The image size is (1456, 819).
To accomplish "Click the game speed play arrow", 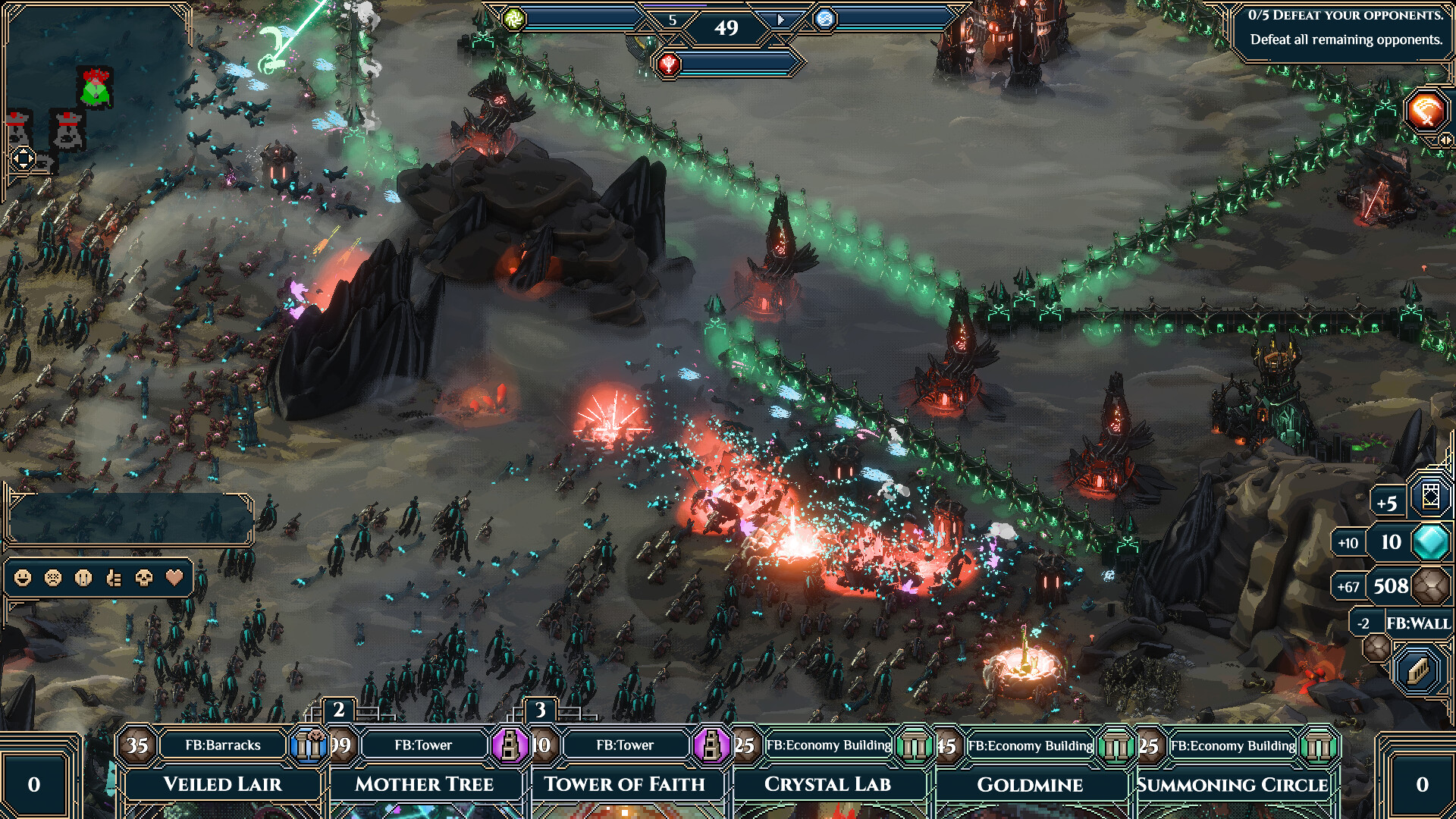I will click(781, 20).
